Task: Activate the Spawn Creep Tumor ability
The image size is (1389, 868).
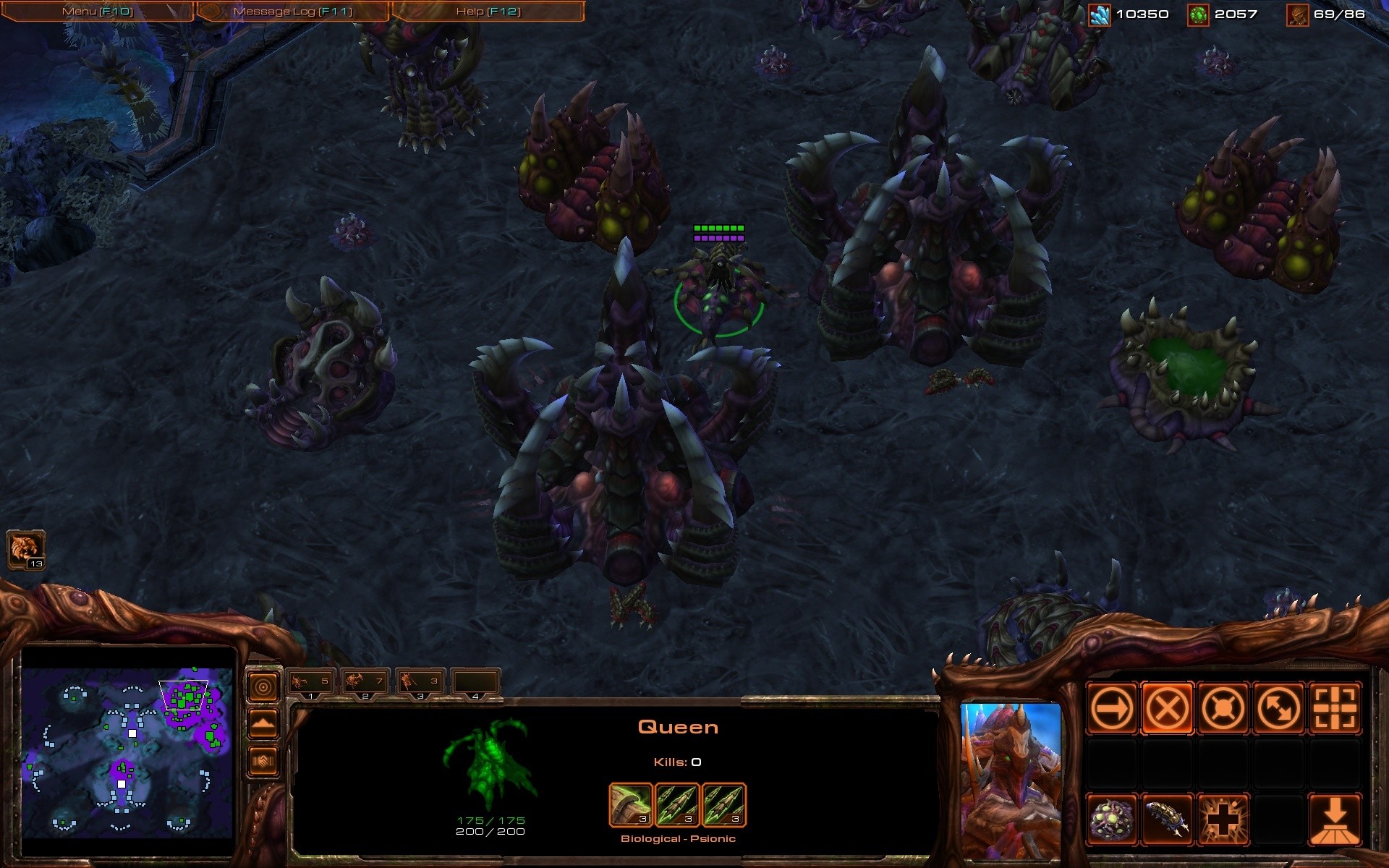Action: [x=1111, y=820]
